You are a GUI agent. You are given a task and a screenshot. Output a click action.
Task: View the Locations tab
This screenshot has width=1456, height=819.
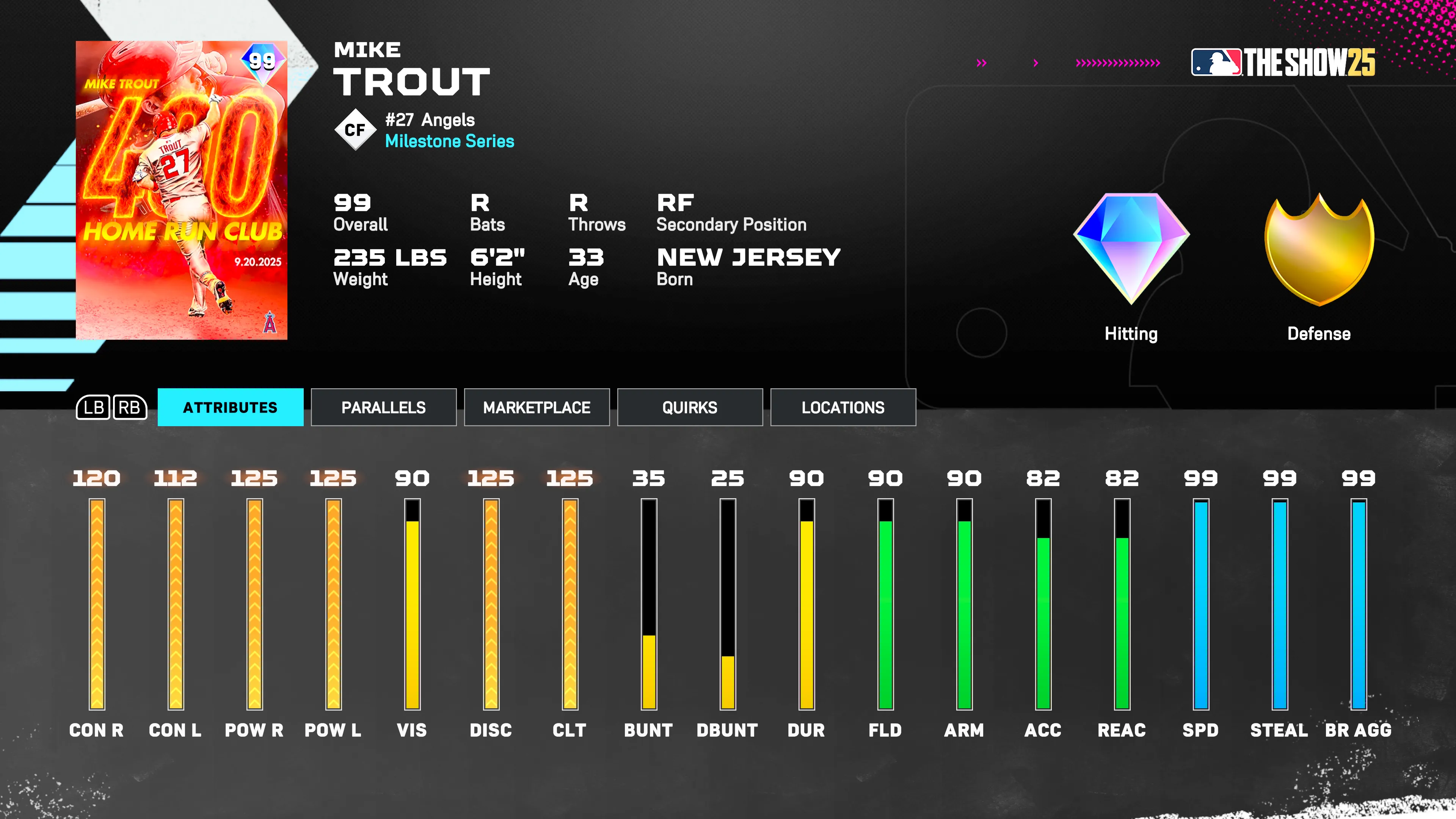click(843, 407)
